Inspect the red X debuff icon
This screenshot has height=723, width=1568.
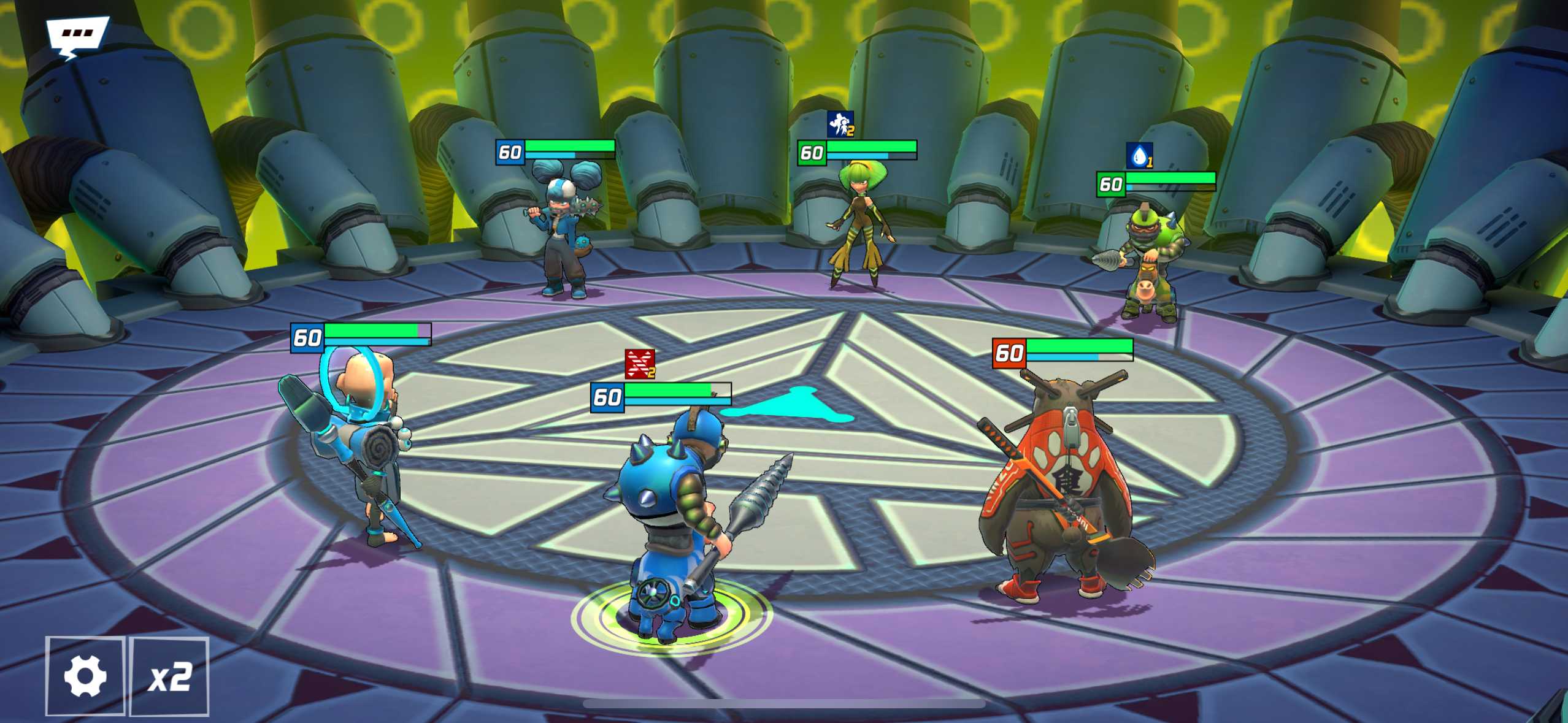[x=639, y=364]
